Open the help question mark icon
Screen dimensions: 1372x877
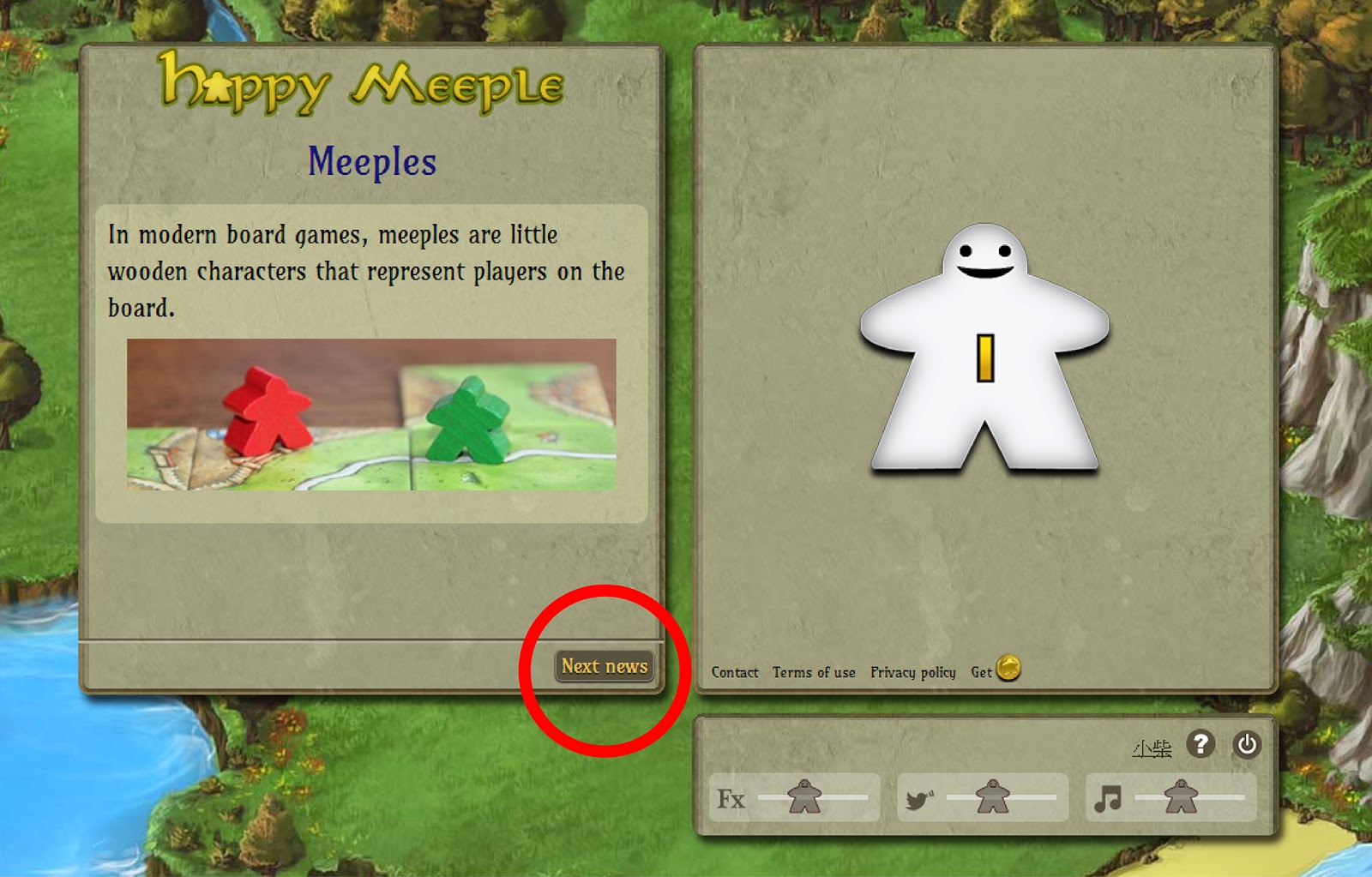coord(1199,745)
